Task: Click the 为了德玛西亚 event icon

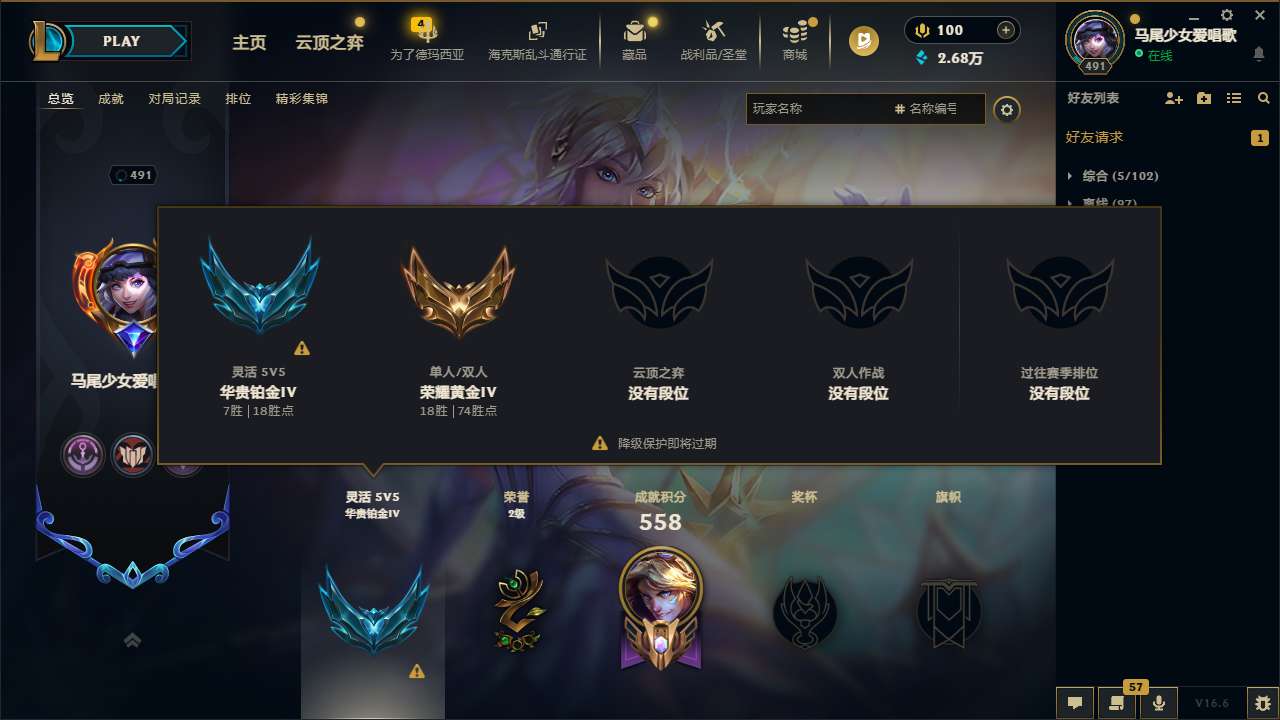Action: click(428, 40)
